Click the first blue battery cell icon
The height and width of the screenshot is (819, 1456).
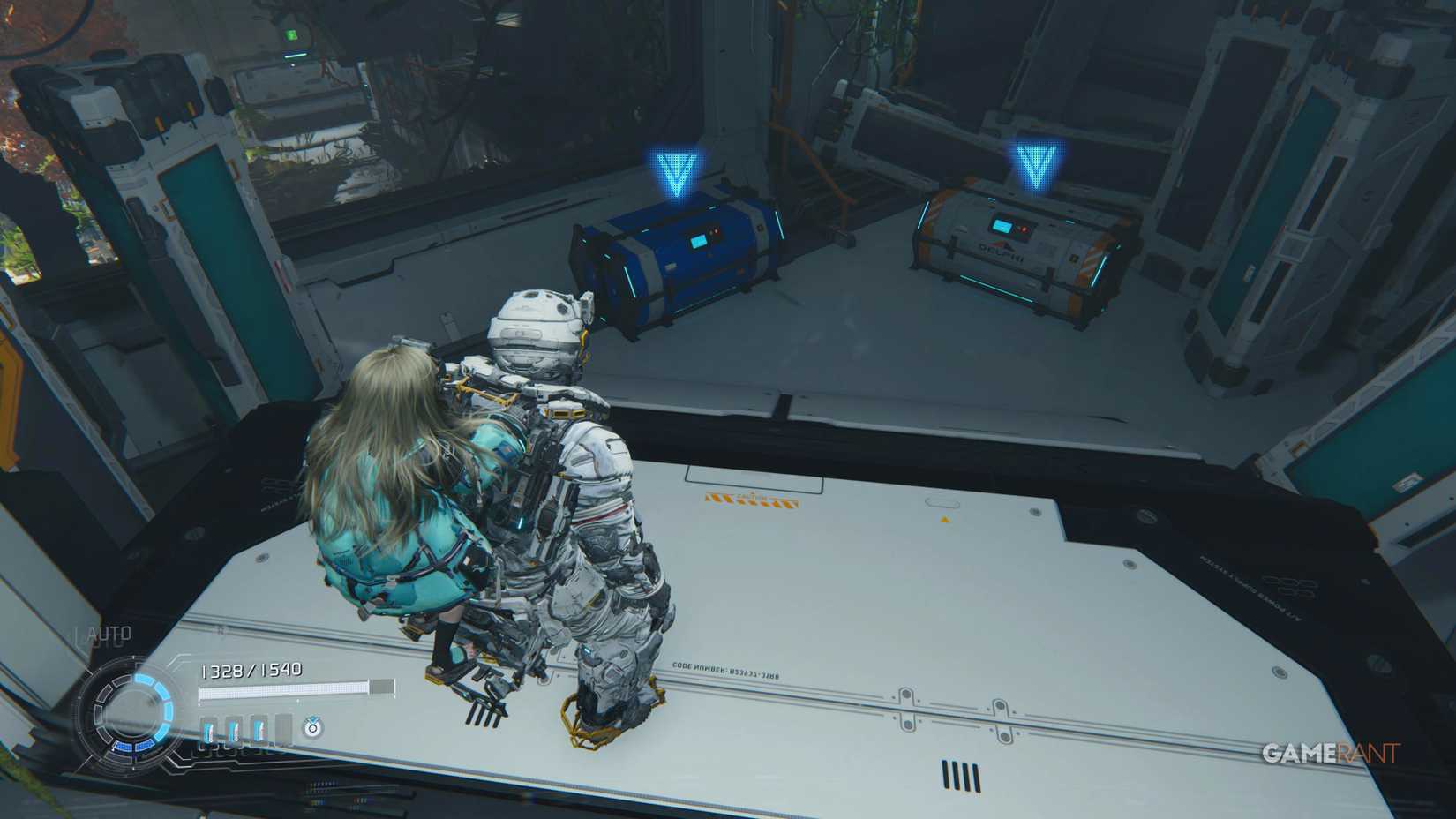click(209, 729)
